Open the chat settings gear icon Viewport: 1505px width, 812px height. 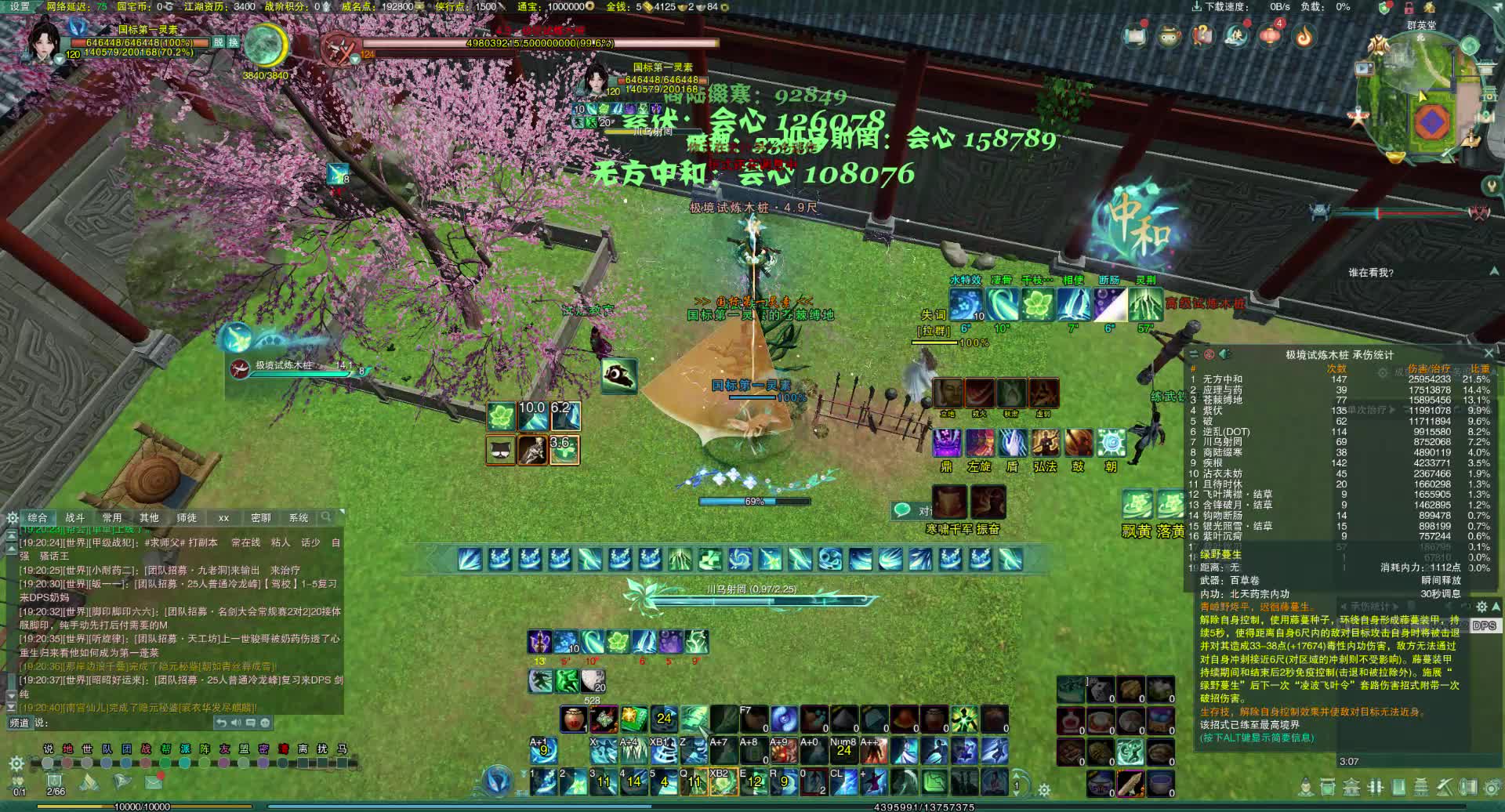[12, 517]
